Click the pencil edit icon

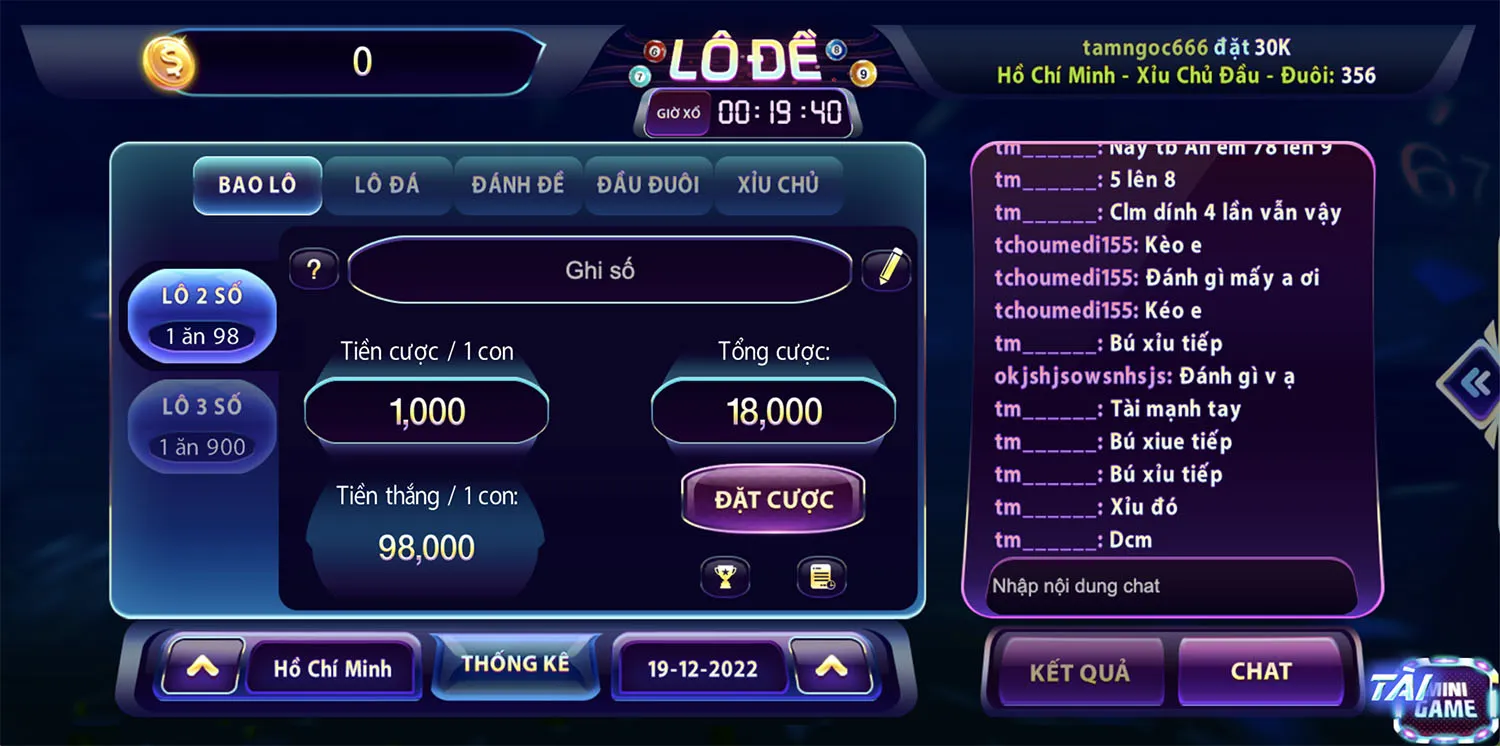887,269
